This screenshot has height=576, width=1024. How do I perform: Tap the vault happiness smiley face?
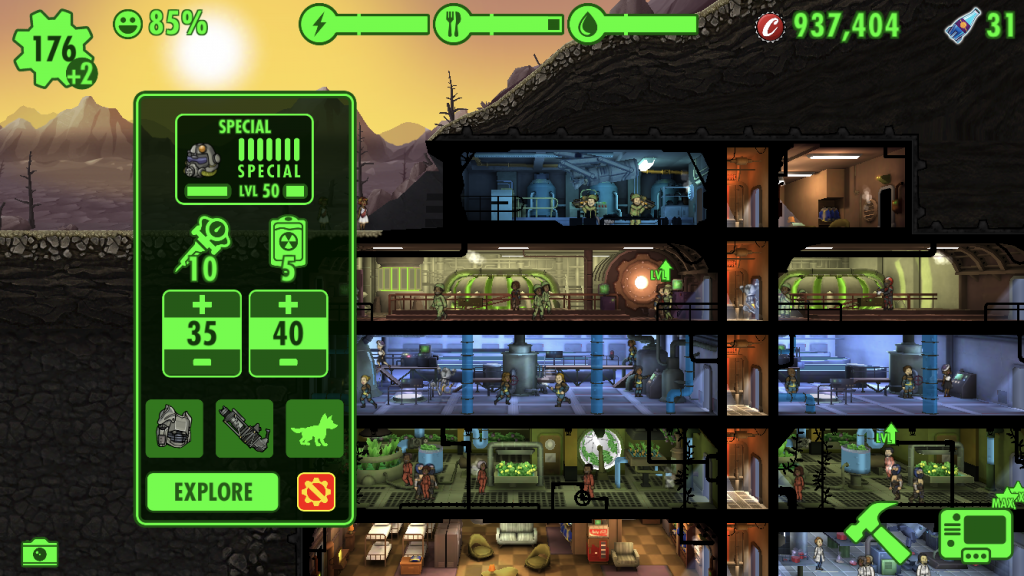pyautogui.click(x=128, y=23)
